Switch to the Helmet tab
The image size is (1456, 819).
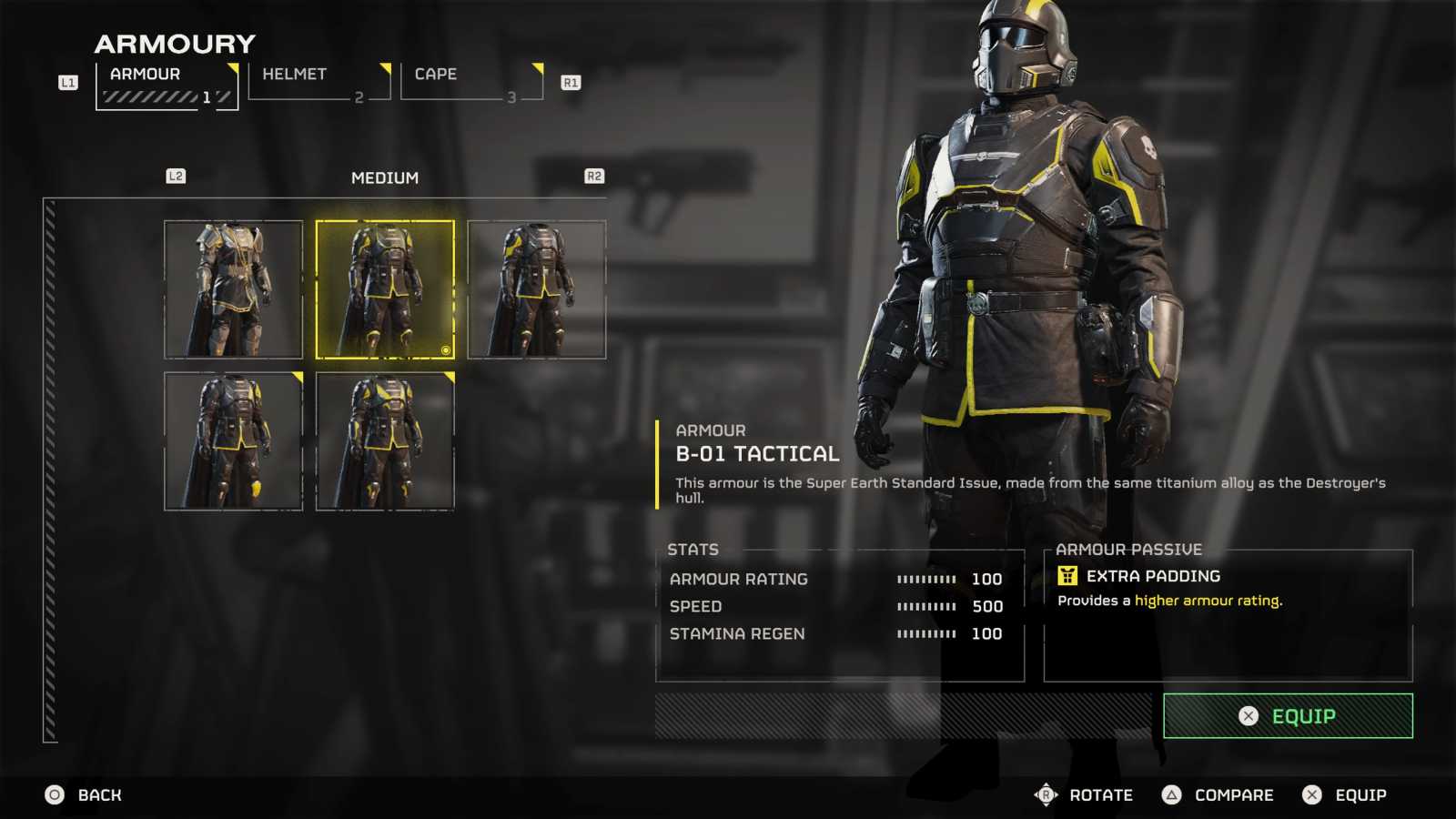tap(318, 82)
